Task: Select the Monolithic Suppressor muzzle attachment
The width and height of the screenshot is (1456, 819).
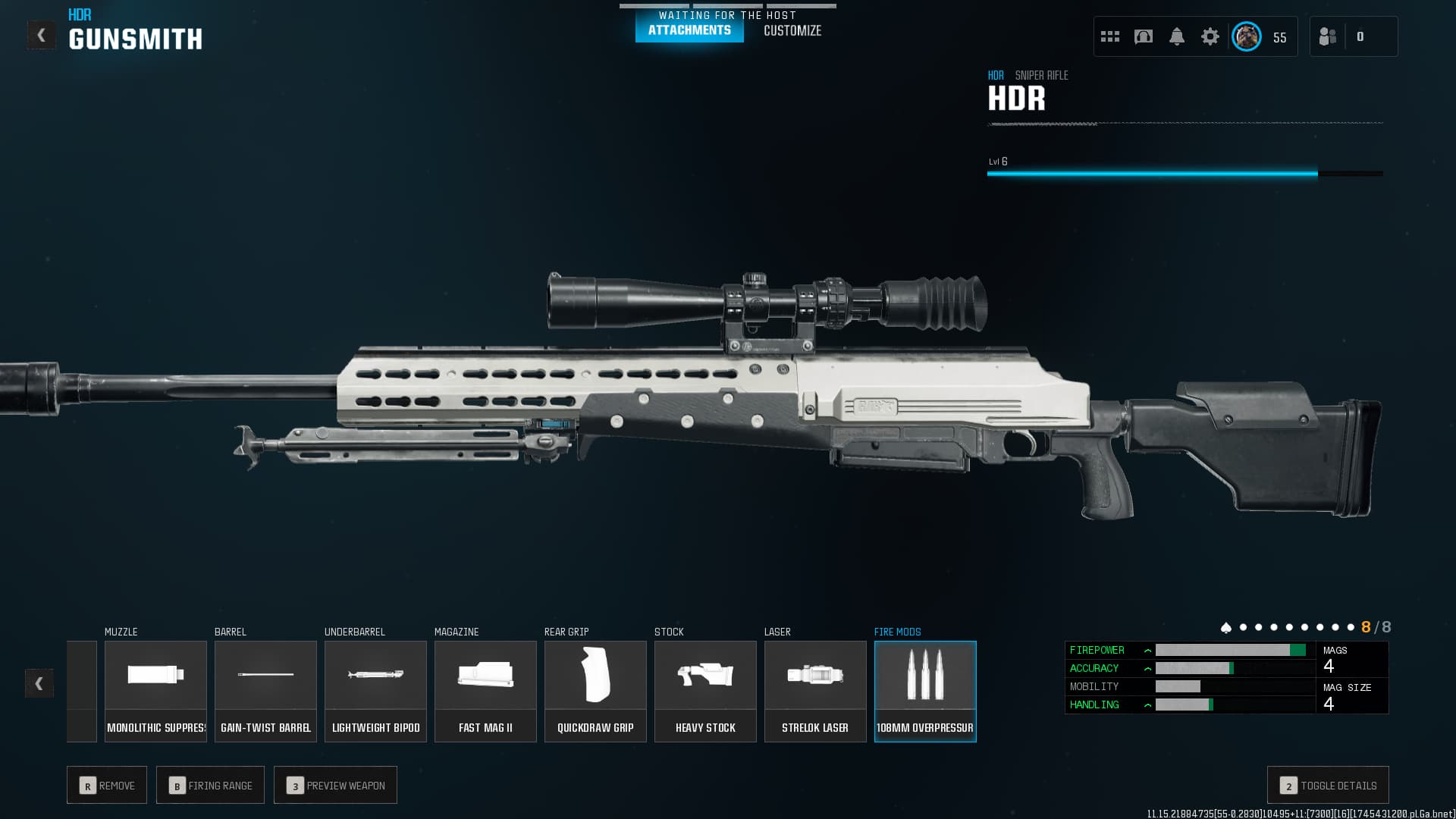Action: pos(155,686)
